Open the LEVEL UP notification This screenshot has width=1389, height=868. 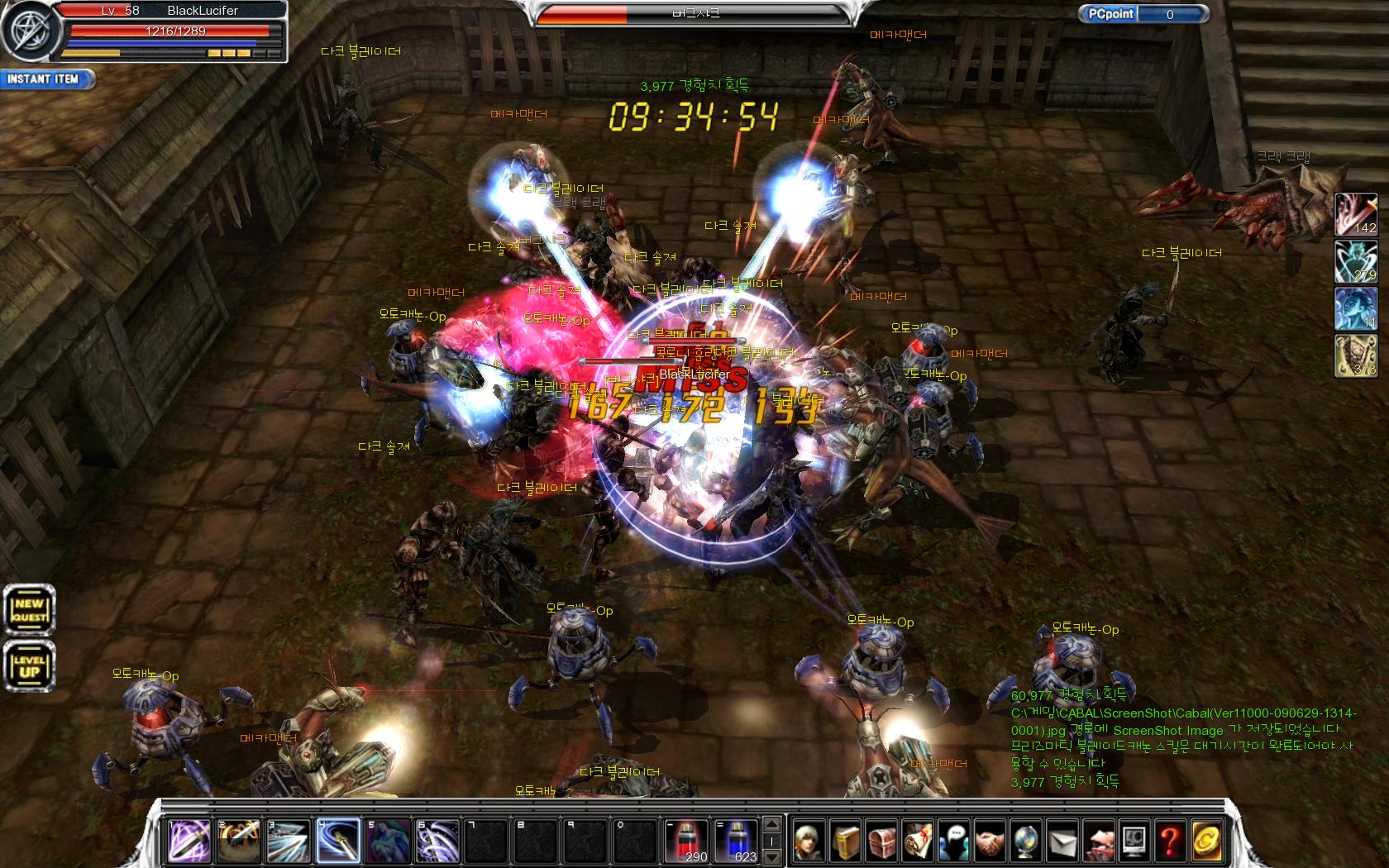[x=30, y=666]
